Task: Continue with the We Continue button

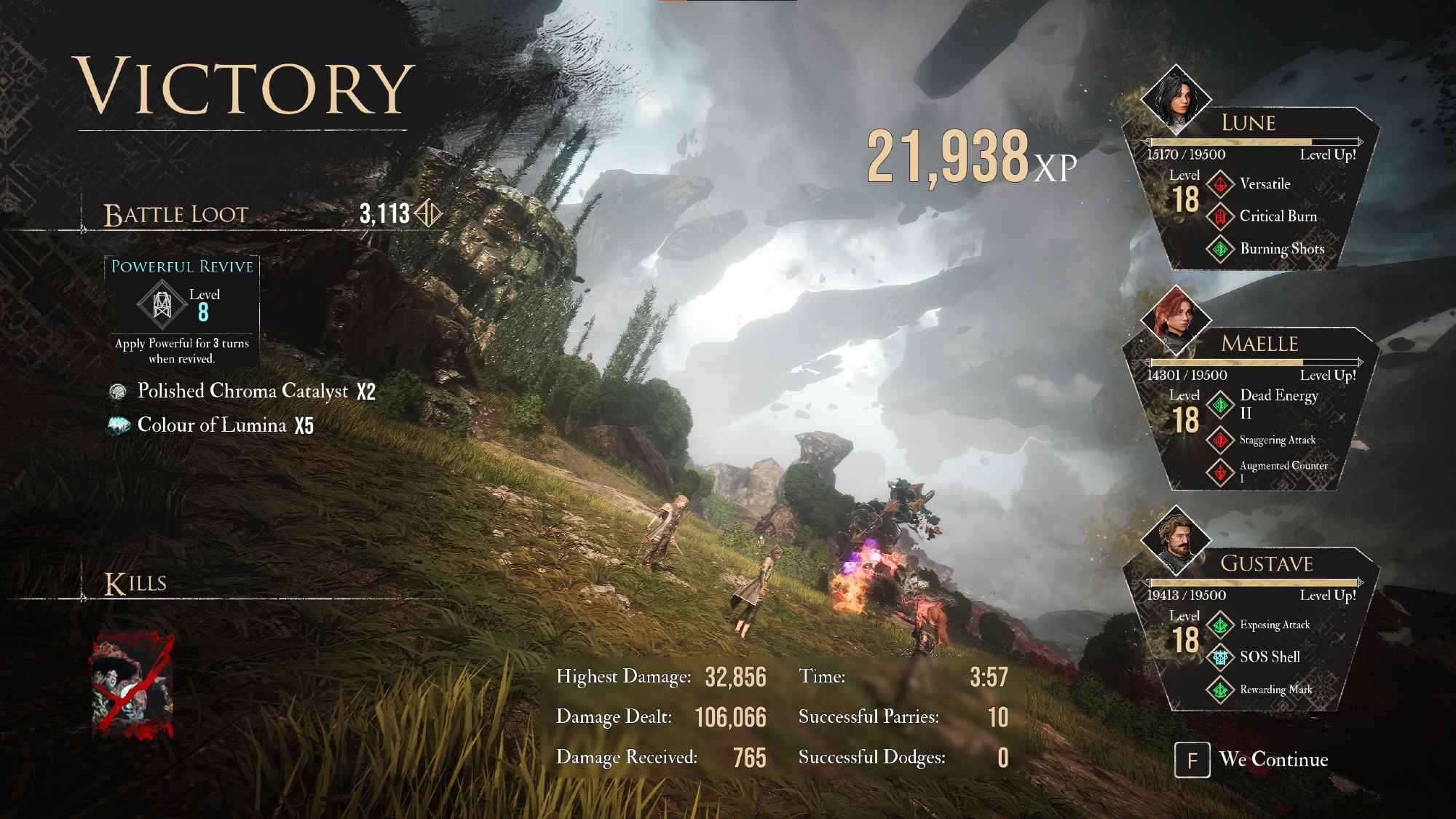Action: [1252, 759]
